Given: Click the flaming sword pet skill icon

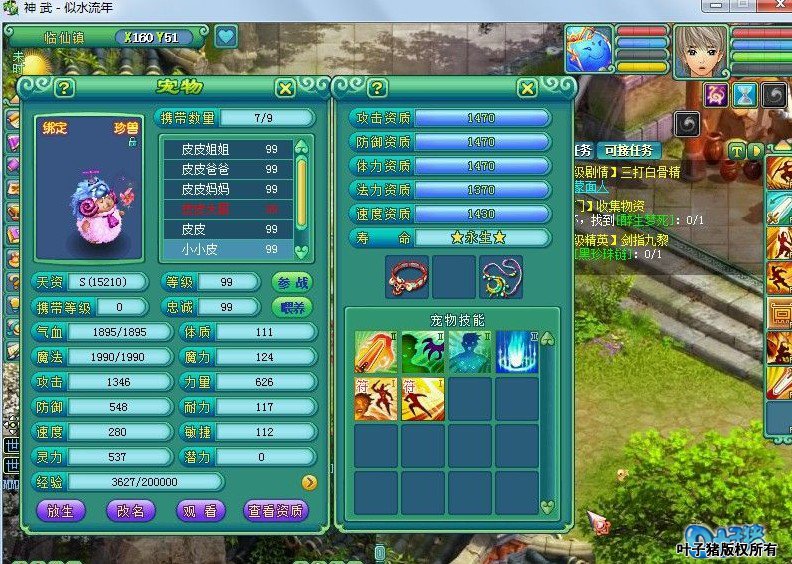Looking at the screenshot, I should pos(375,353).
